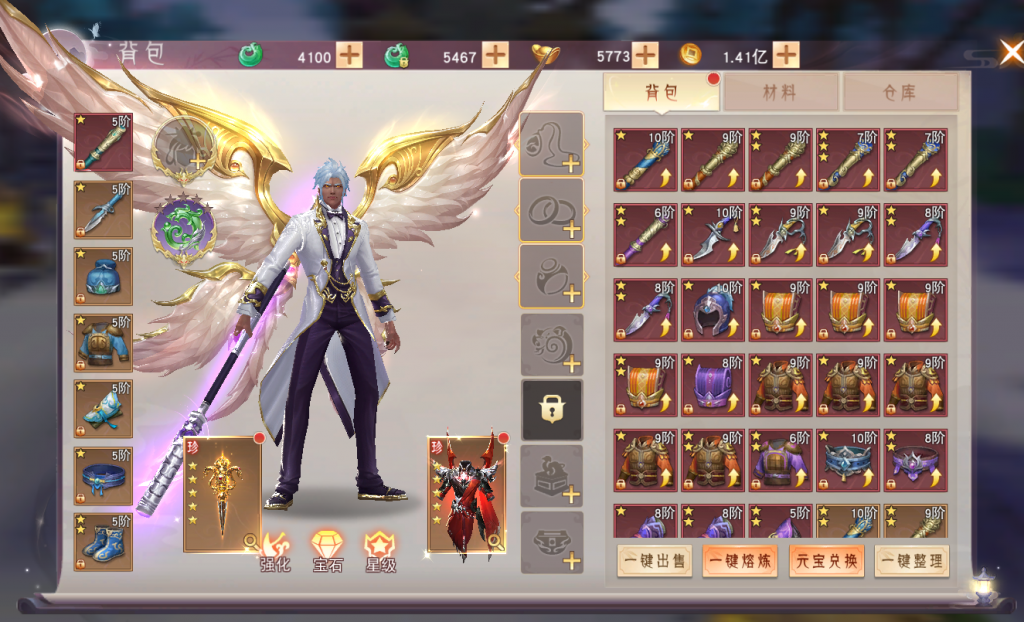Open the 星级 star level menu

click(380, 552)
